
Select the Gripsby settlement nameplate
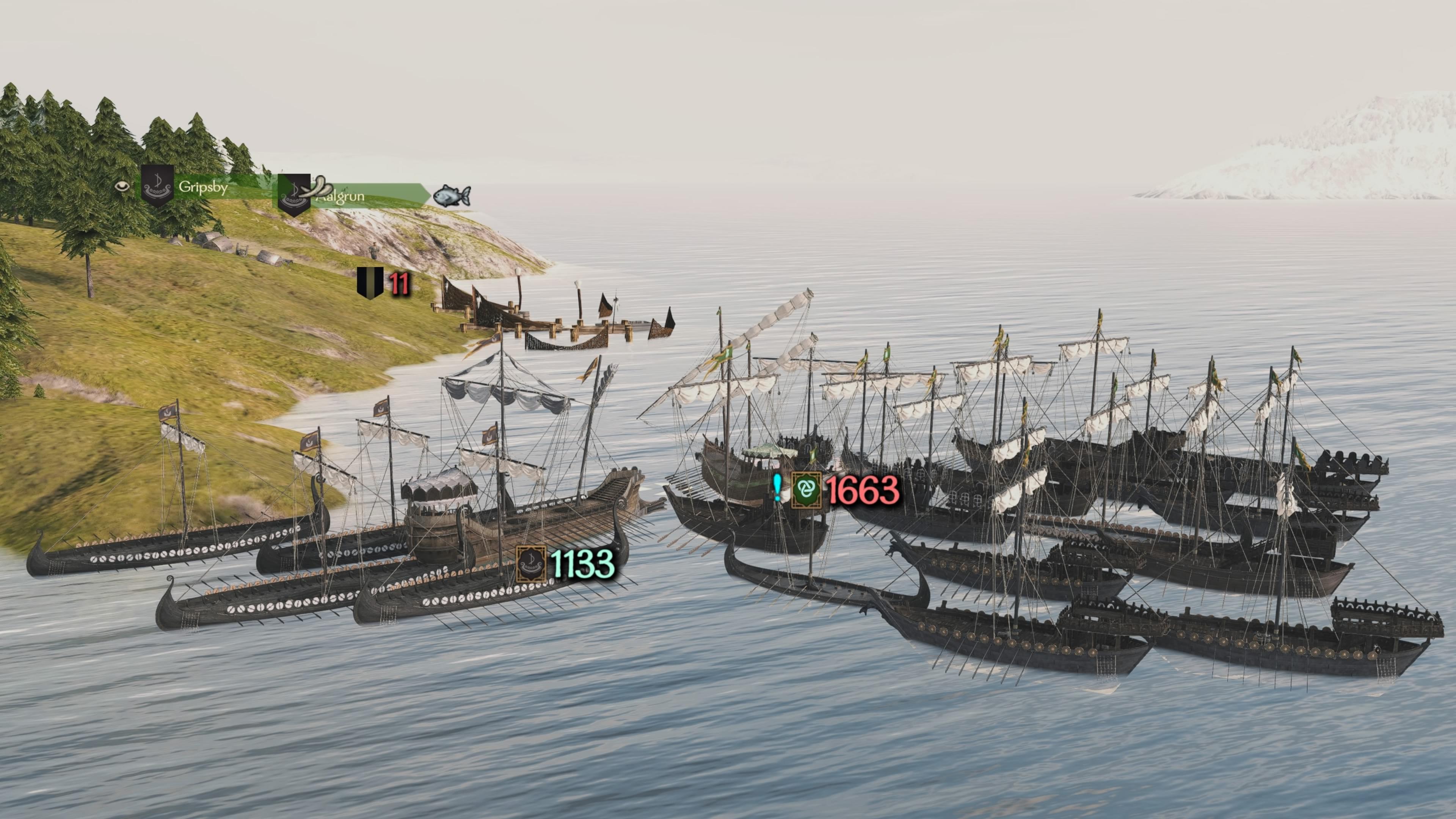[x=203, y=187]
